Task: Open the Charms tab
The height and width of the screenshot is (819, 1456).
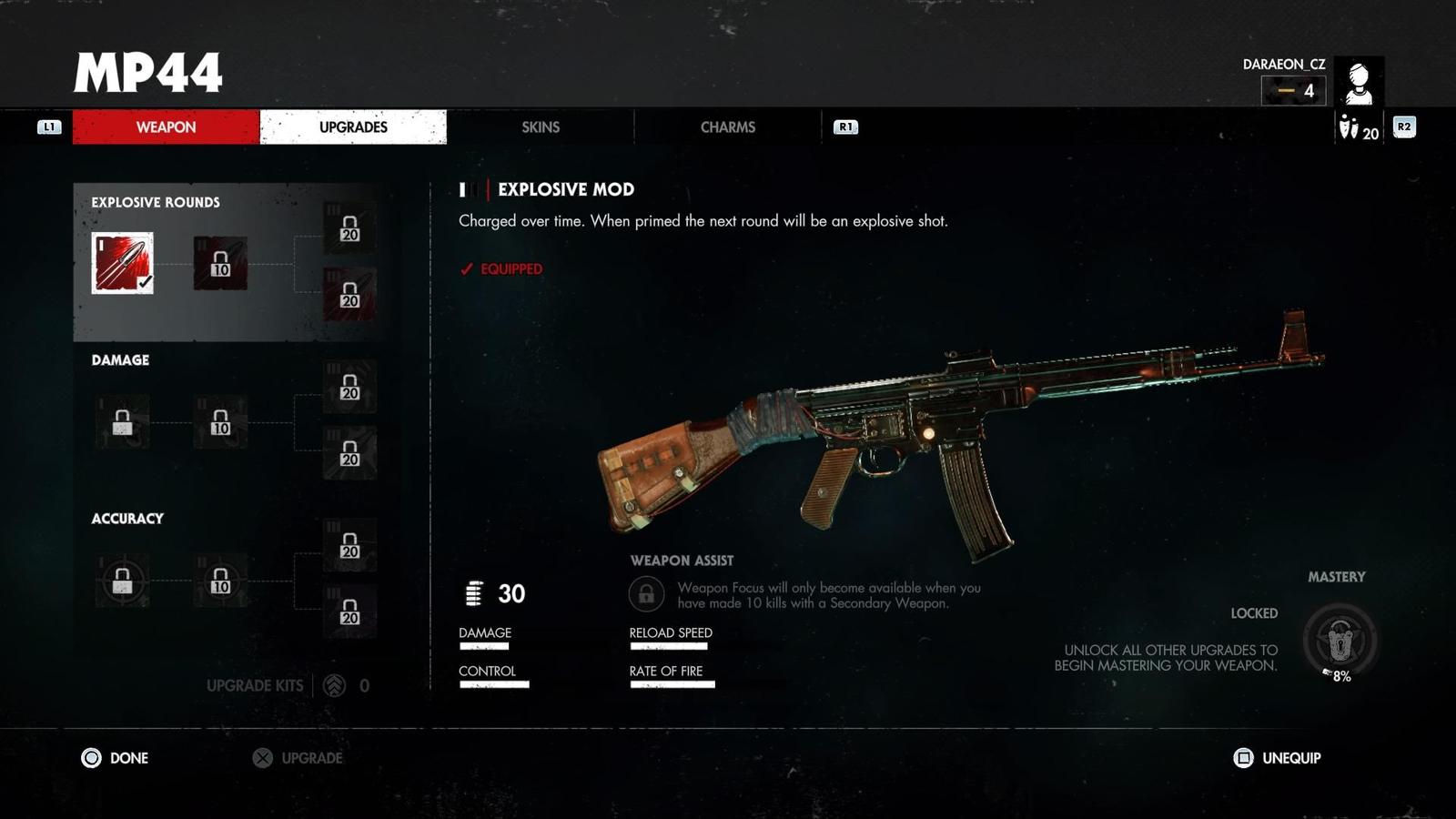Action: 727,127
